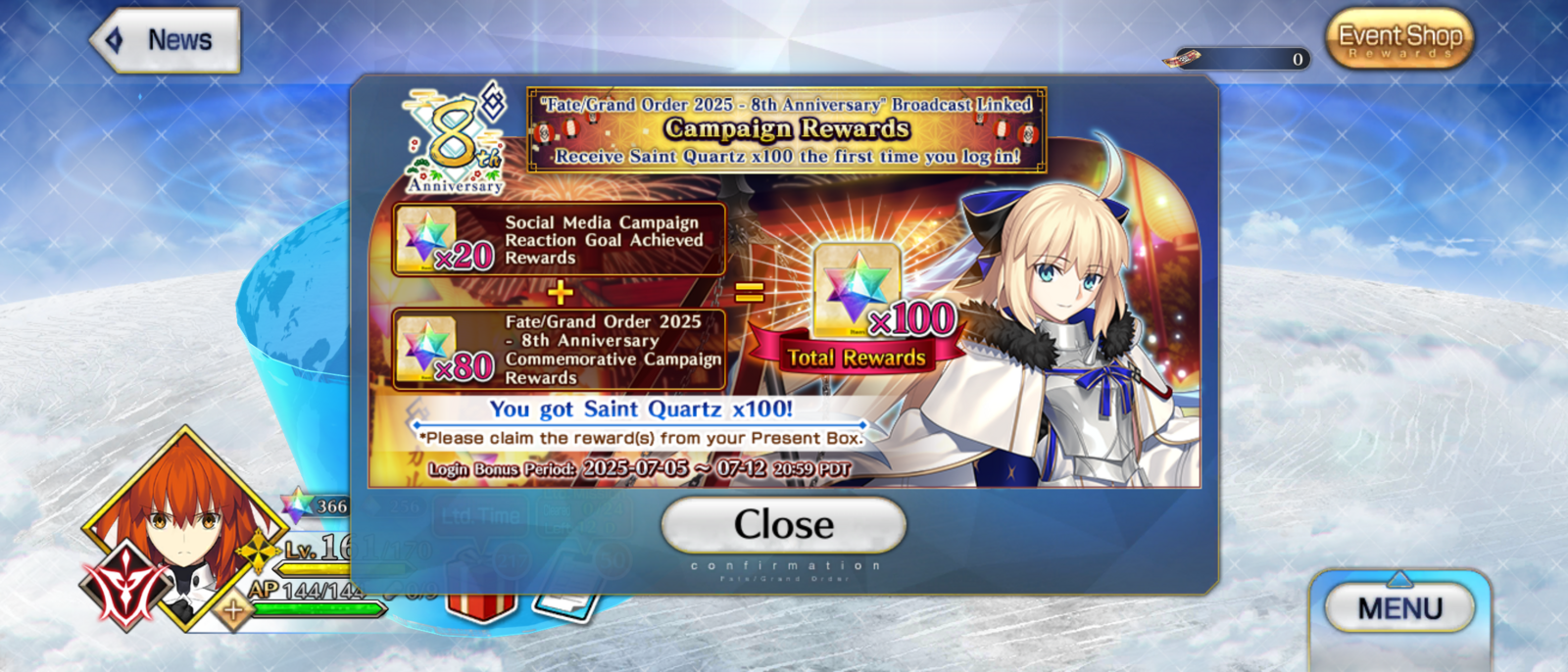This screenshot has width=1568, height=672.
Task: Go back to News
Action: [x=166, y=40]
